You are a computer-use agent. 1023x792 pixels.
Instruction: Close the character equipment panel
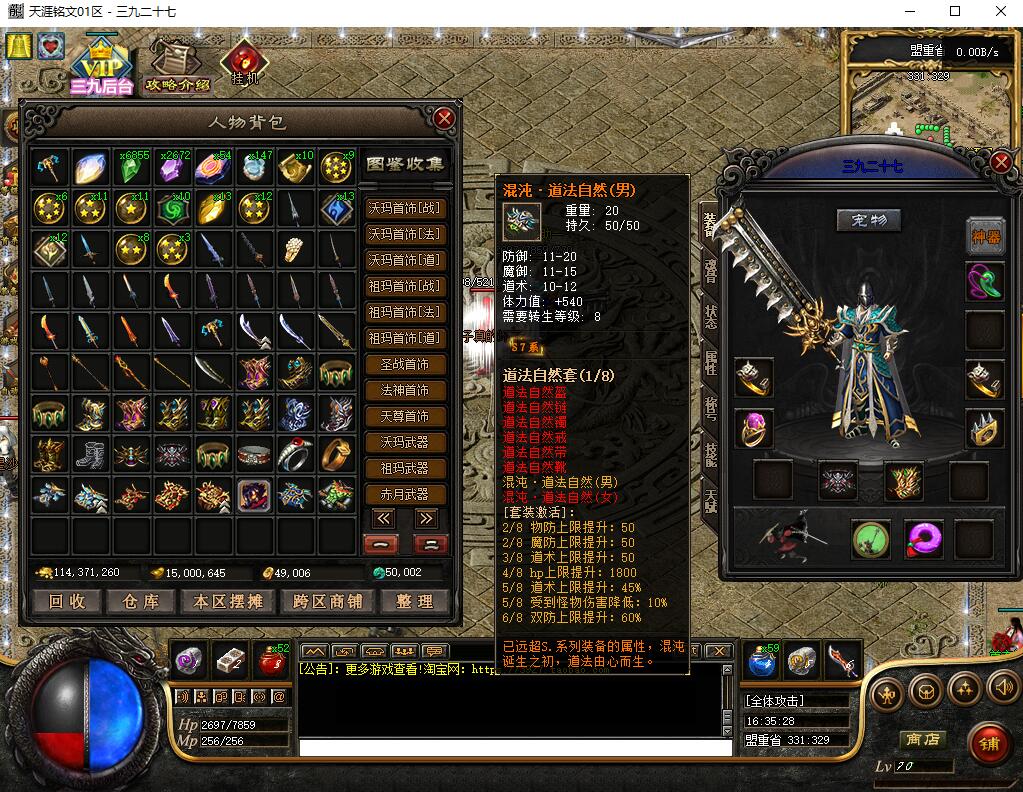click(1001, 162)
